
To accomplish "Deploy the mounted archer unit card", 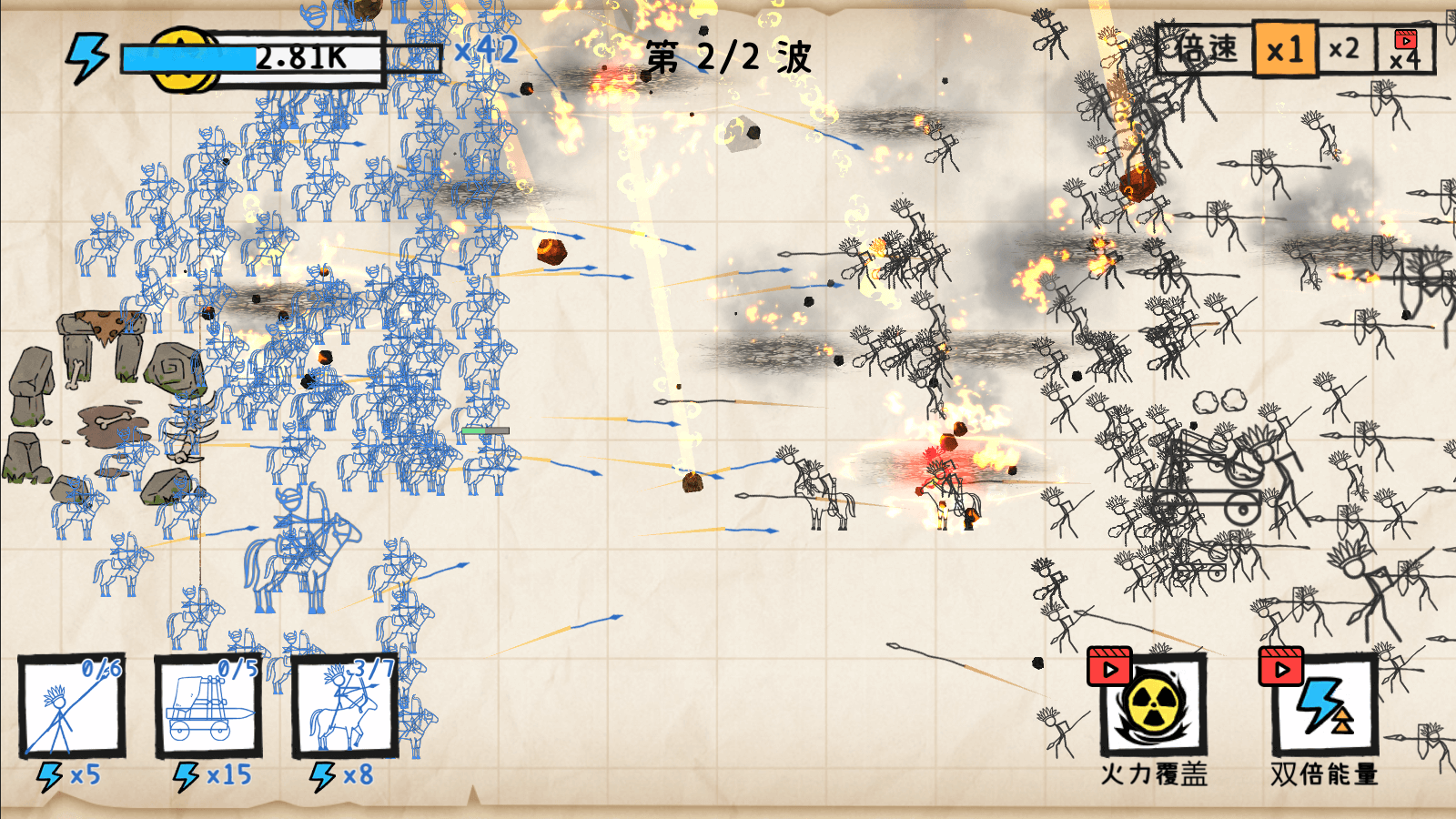I will click(x=345, y=706).
